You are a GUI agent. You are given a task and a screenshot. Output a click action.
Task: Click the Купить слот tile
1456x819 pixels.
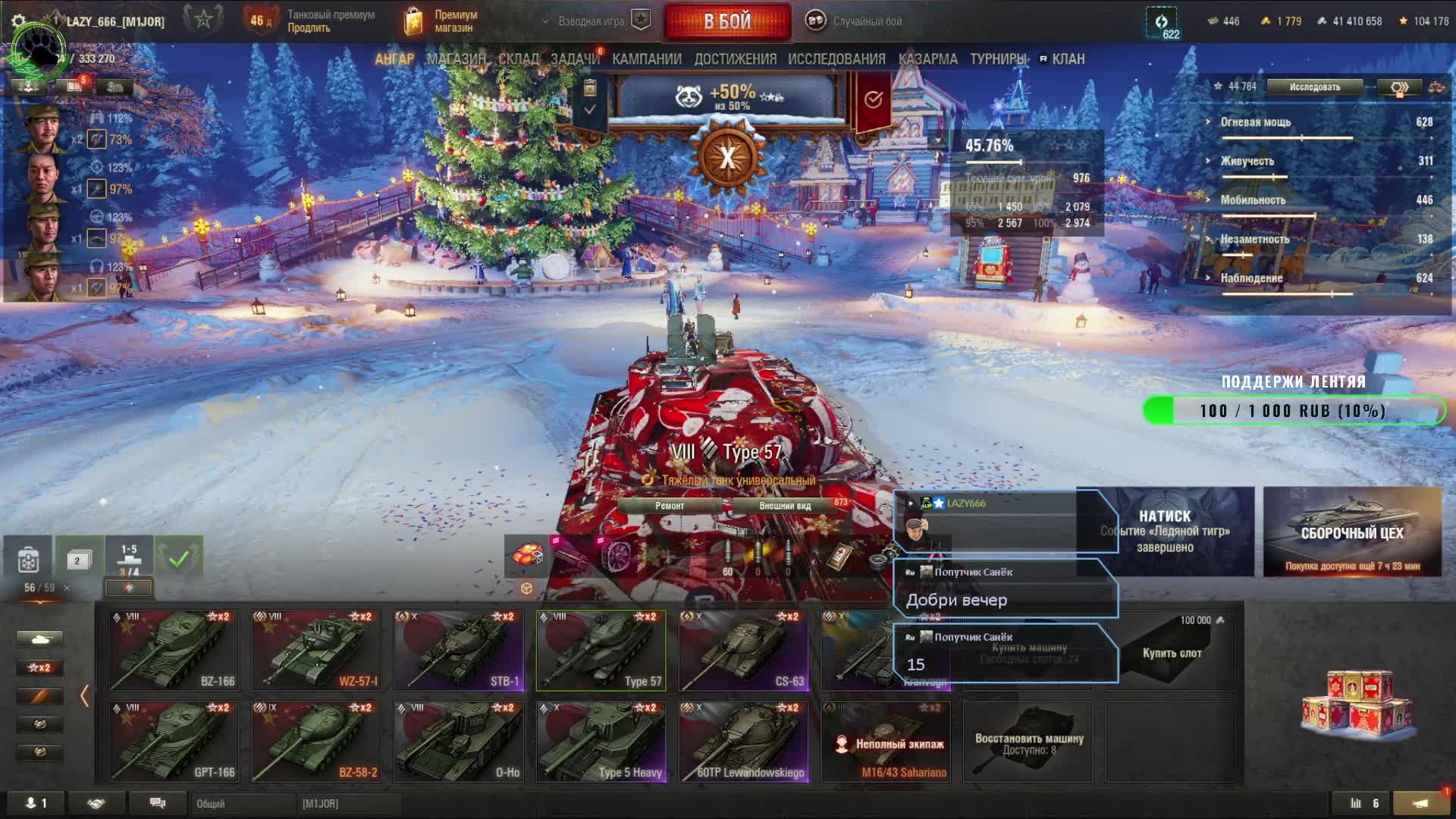point(1172,652)
